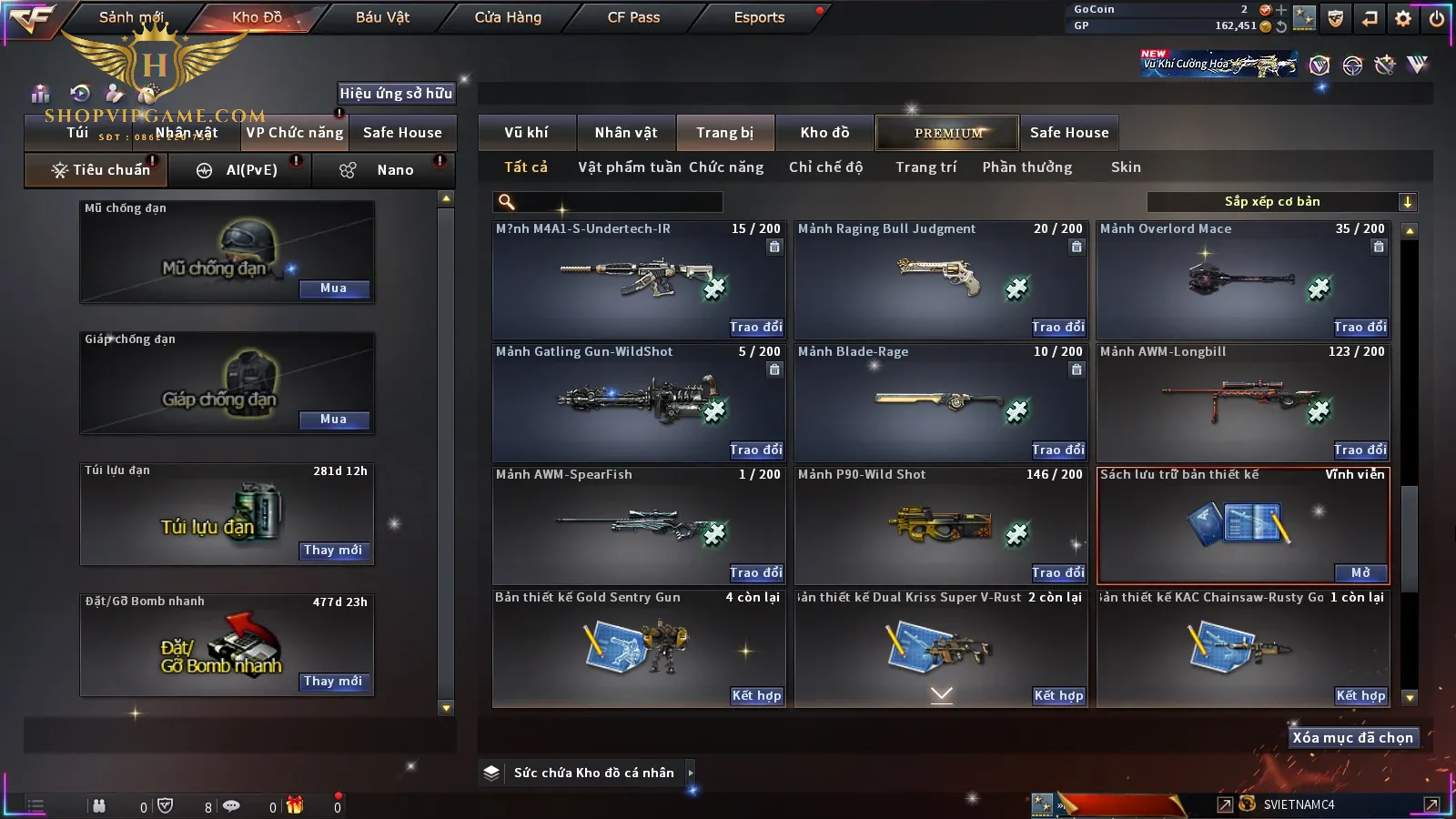Open the Cửa Hàng shop menu
This screenshot has height=819, width=1456.
point(508,17)
